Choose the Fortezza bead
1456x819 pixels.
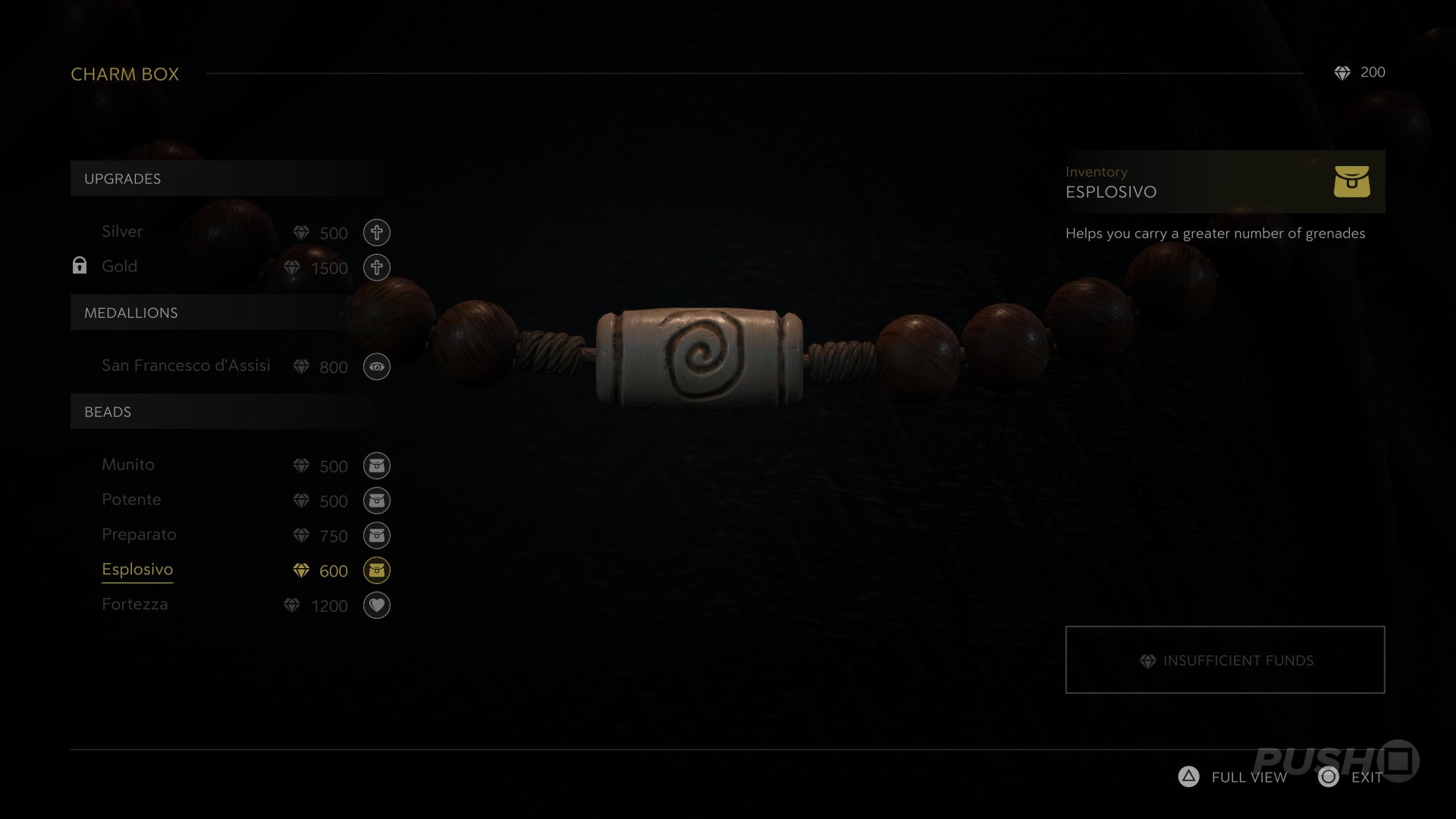click(x=135, y=604)
